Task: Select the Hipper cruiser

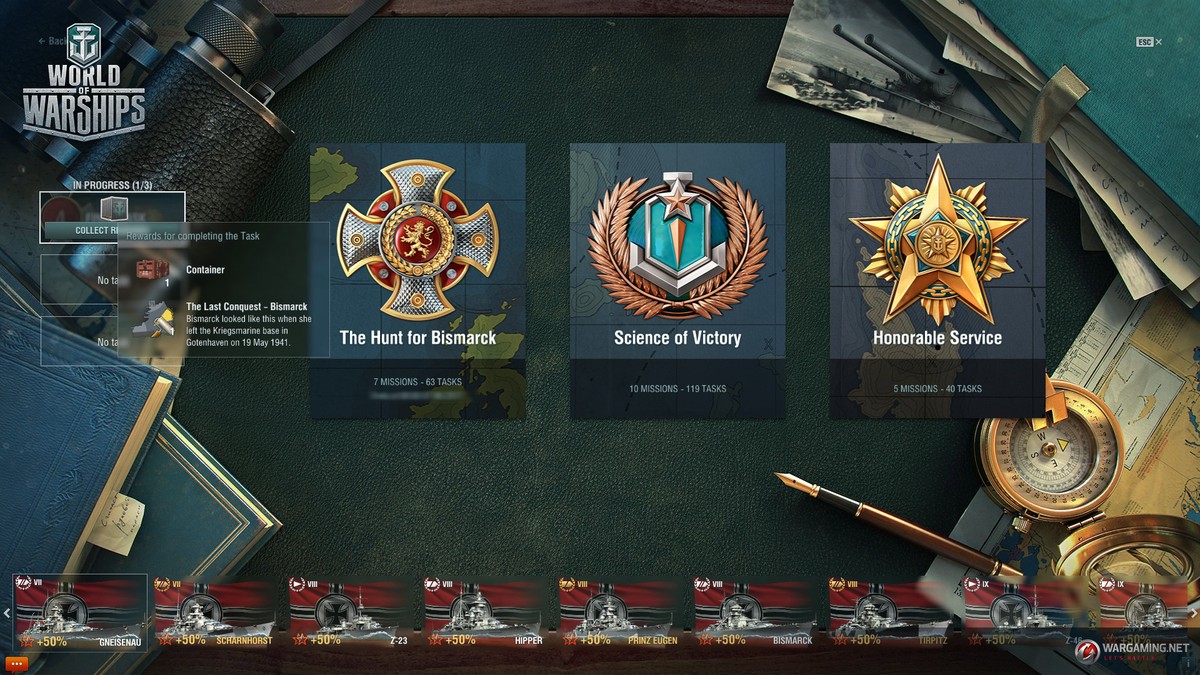Action: [485, 612]
